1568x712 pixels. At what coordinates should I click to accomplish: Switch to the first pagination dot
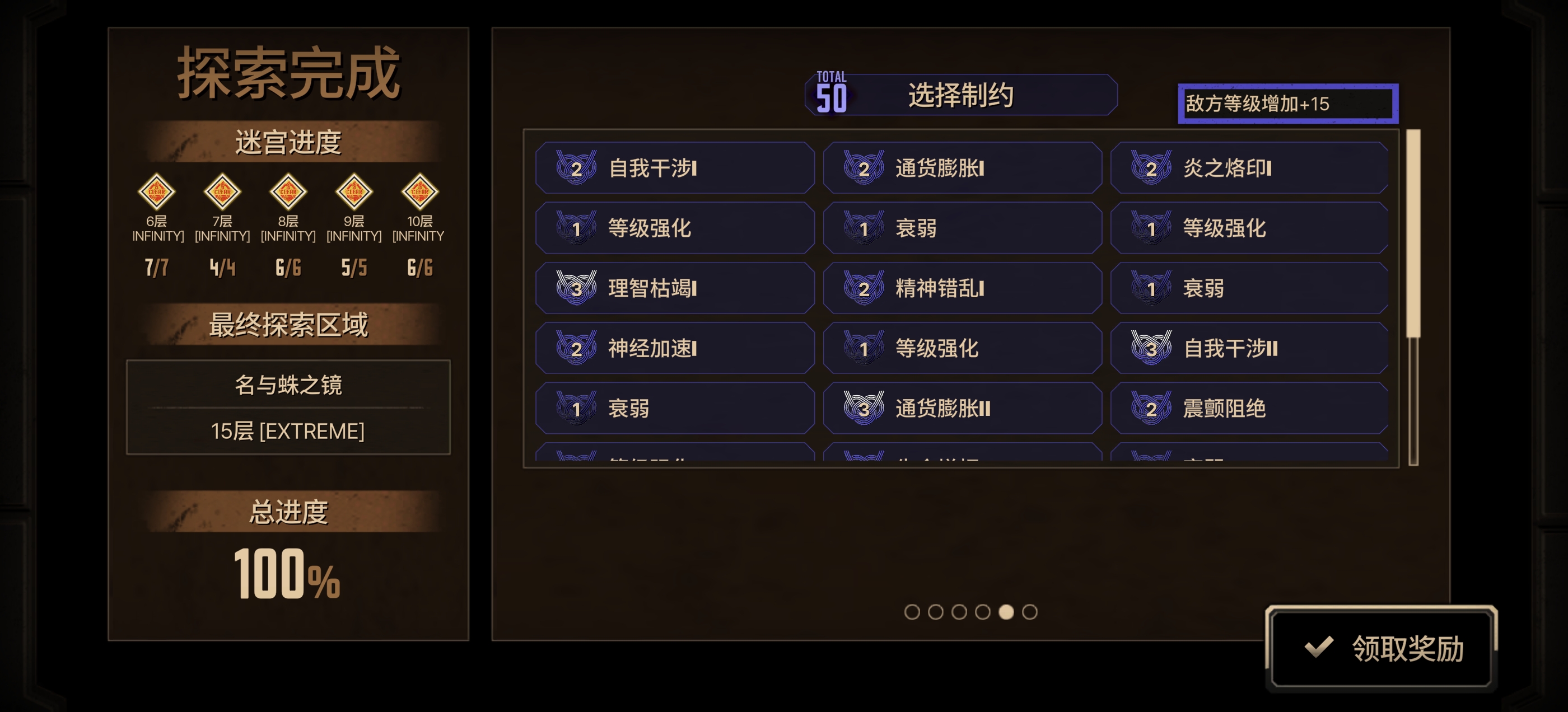[x=911, y=613]
